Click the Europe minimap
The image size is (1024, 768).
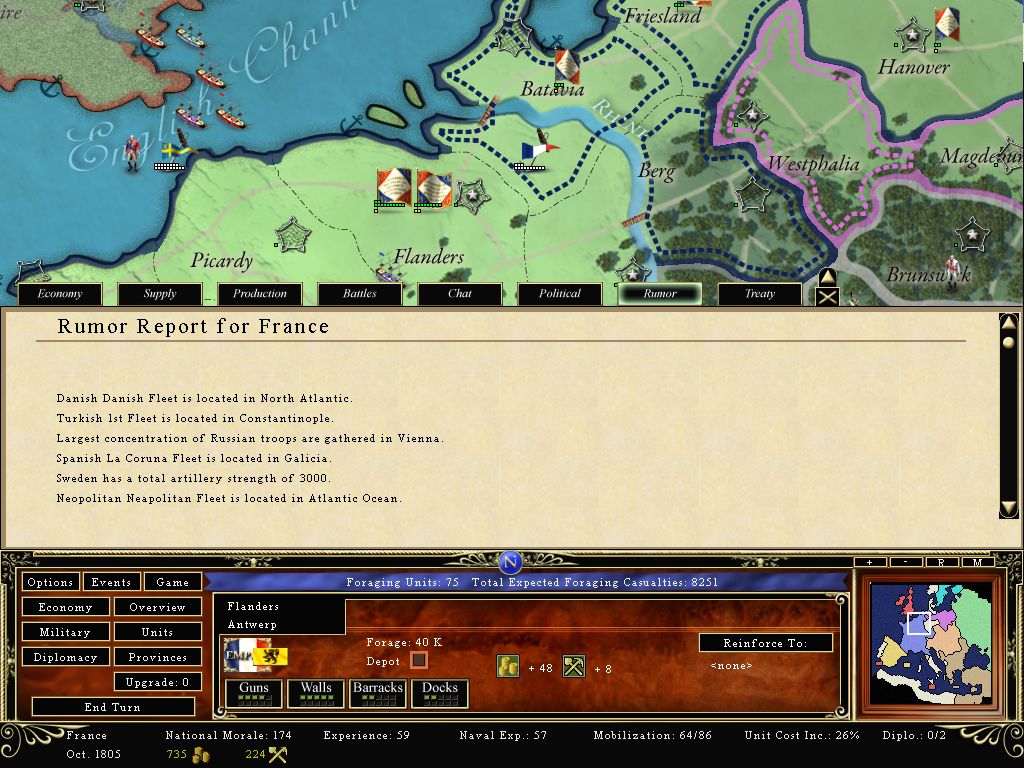(x=930, y=642)
